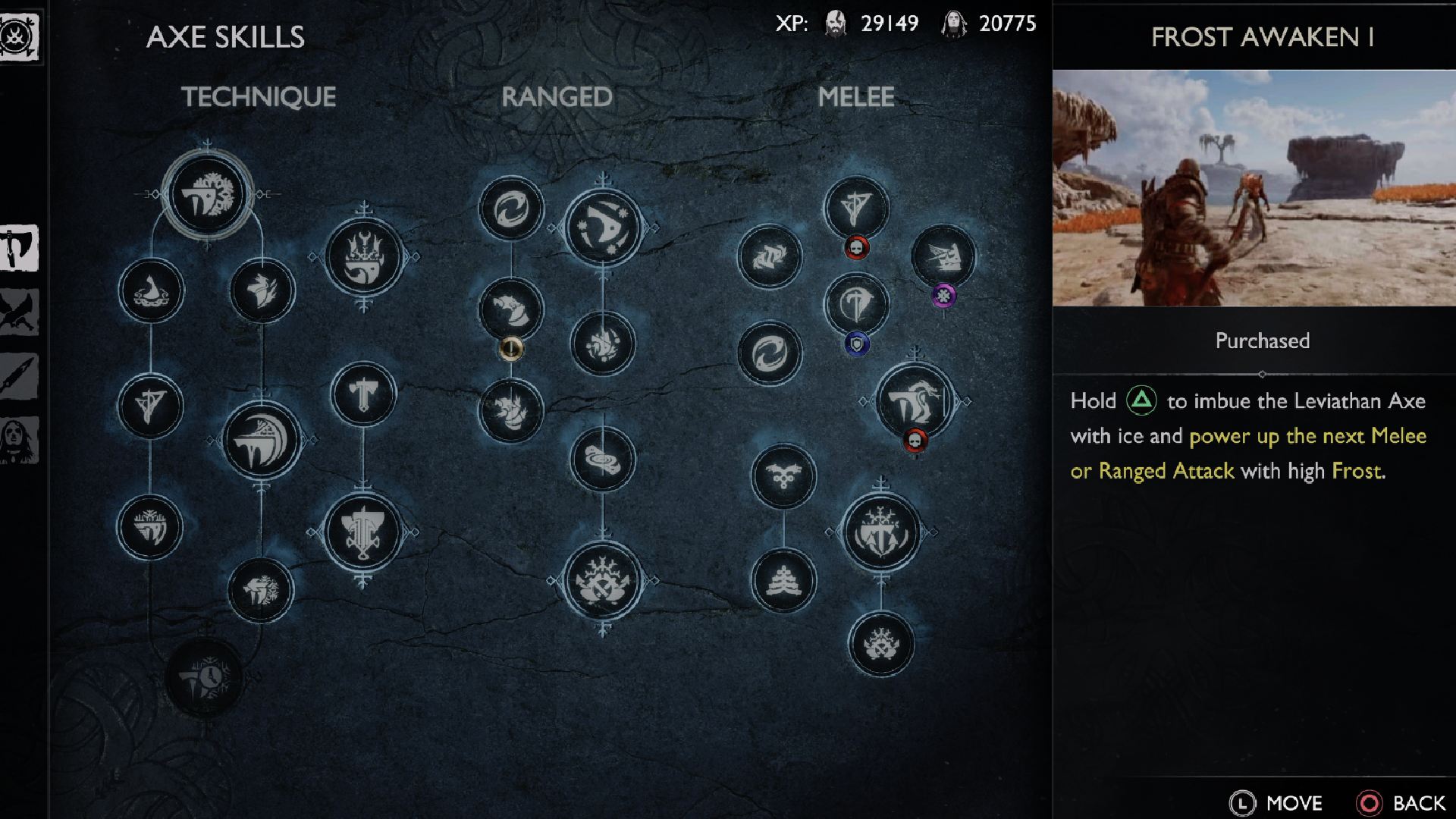This screenshot has width=1456, height=819.
Task: Toggle the purple snowflake mod token
Action: coord(945,294)
